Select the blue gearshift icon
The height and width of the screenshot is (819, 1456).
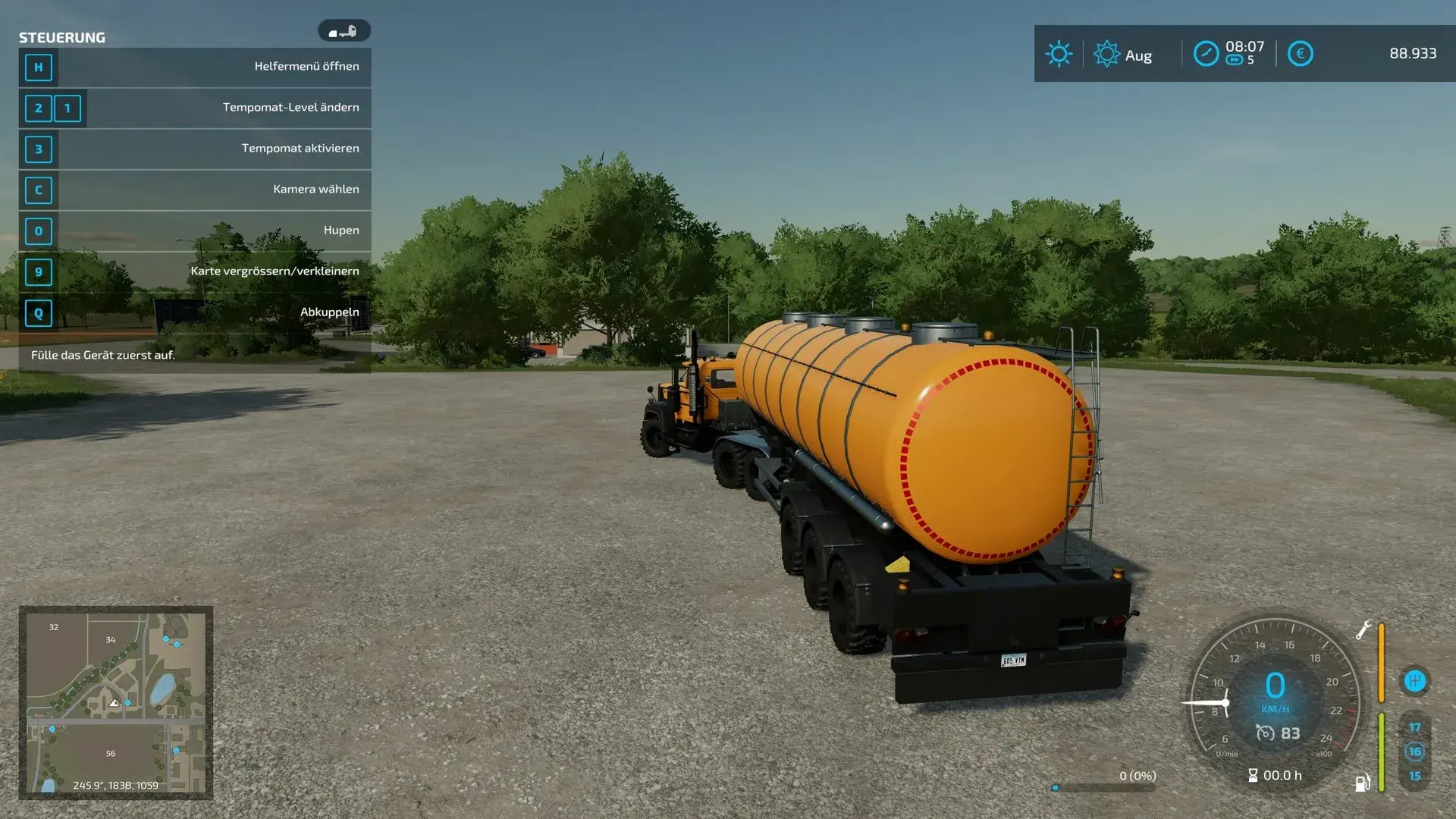[1414, 681]
